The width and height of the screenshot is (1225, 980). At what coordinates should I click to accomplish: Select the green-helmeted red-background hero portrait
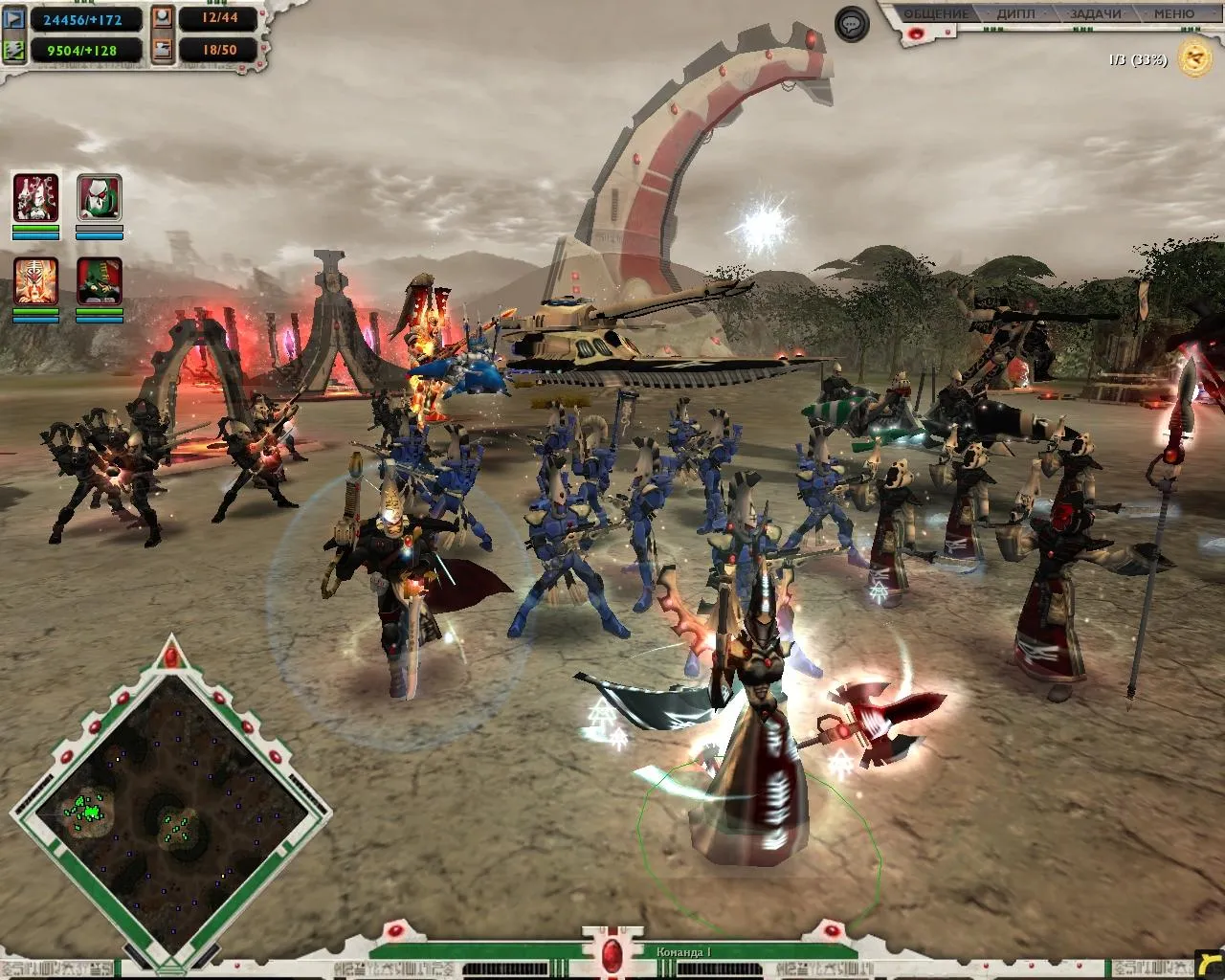[100, 280]
